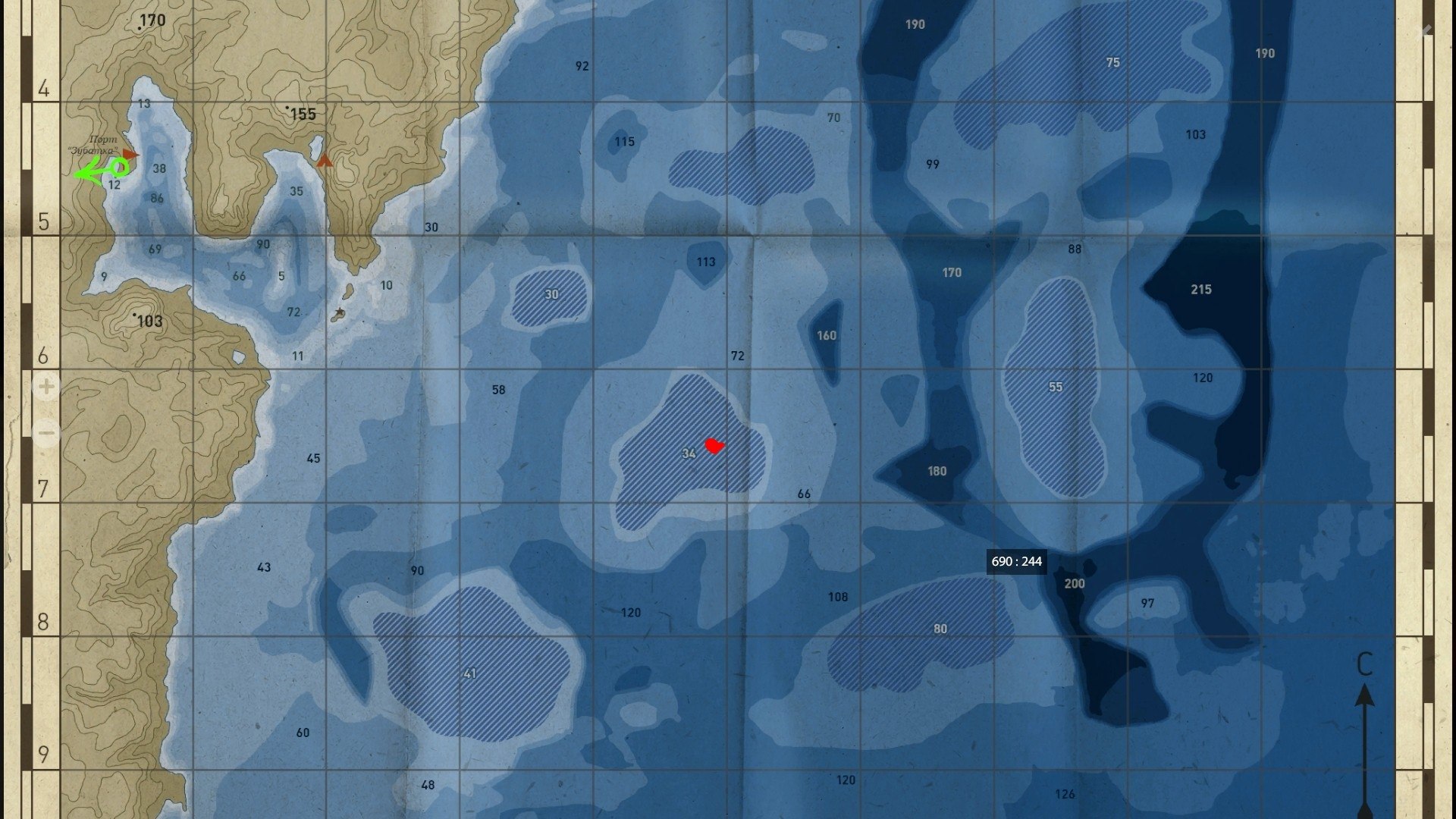Click the hatched zone labeled 75
The width and height of the screenshot is (1456, 819).
click(1114, 63)
